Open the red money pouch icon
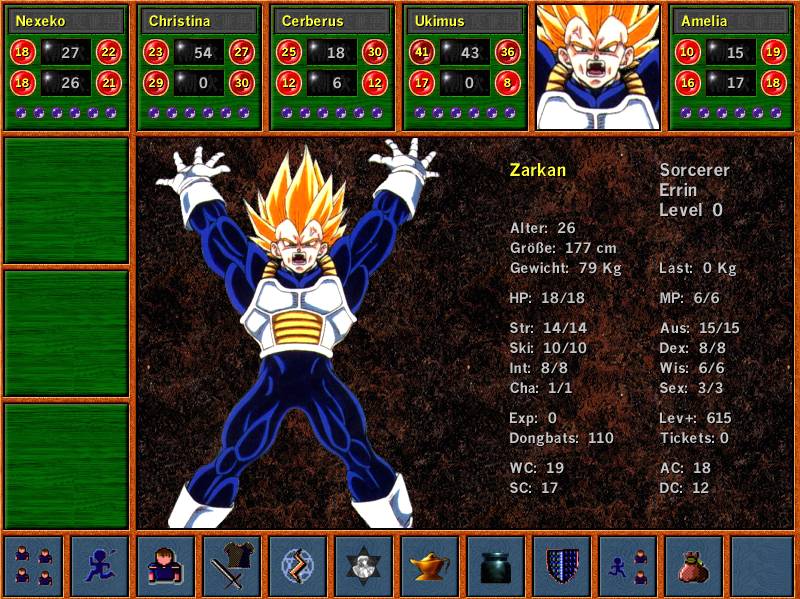800x599 pixels. pos(694,565)
